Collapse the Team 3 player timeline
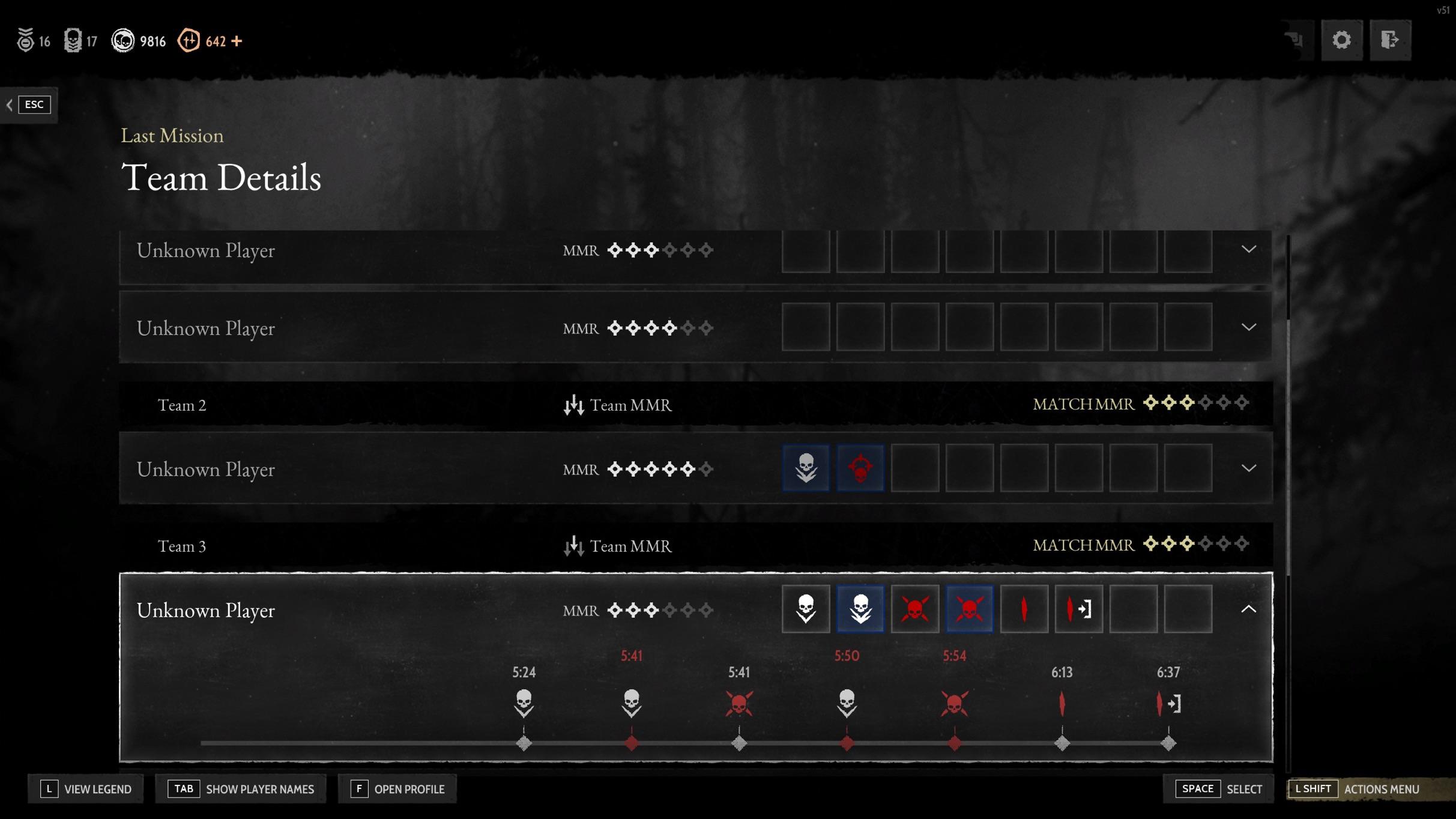Screen dimensions: 1456x819 pyautogui.click(x=1249, y=609)
